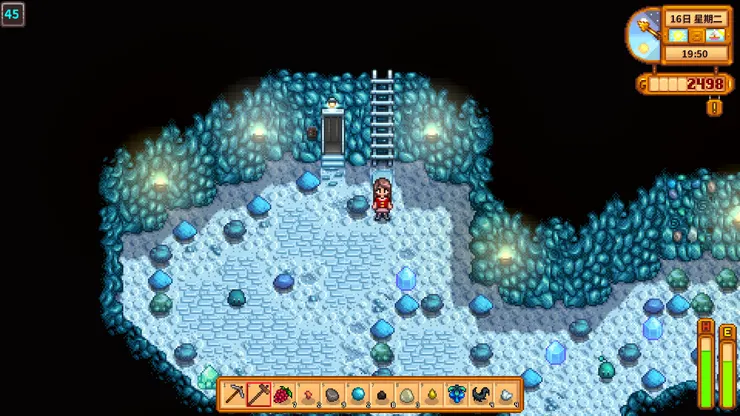Select the black feathery item slot
The height and width of the screenshot is (416, 740).
tap(480, 393)
